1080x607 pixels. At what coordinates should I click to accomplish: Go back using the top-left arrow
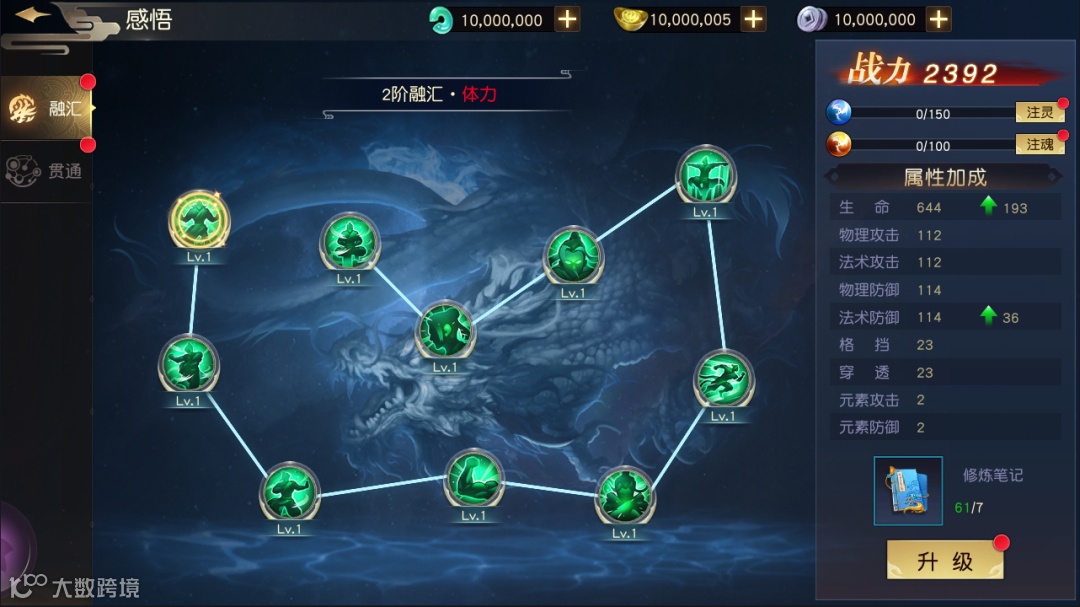pyautogui.click(x=35, y=16)
